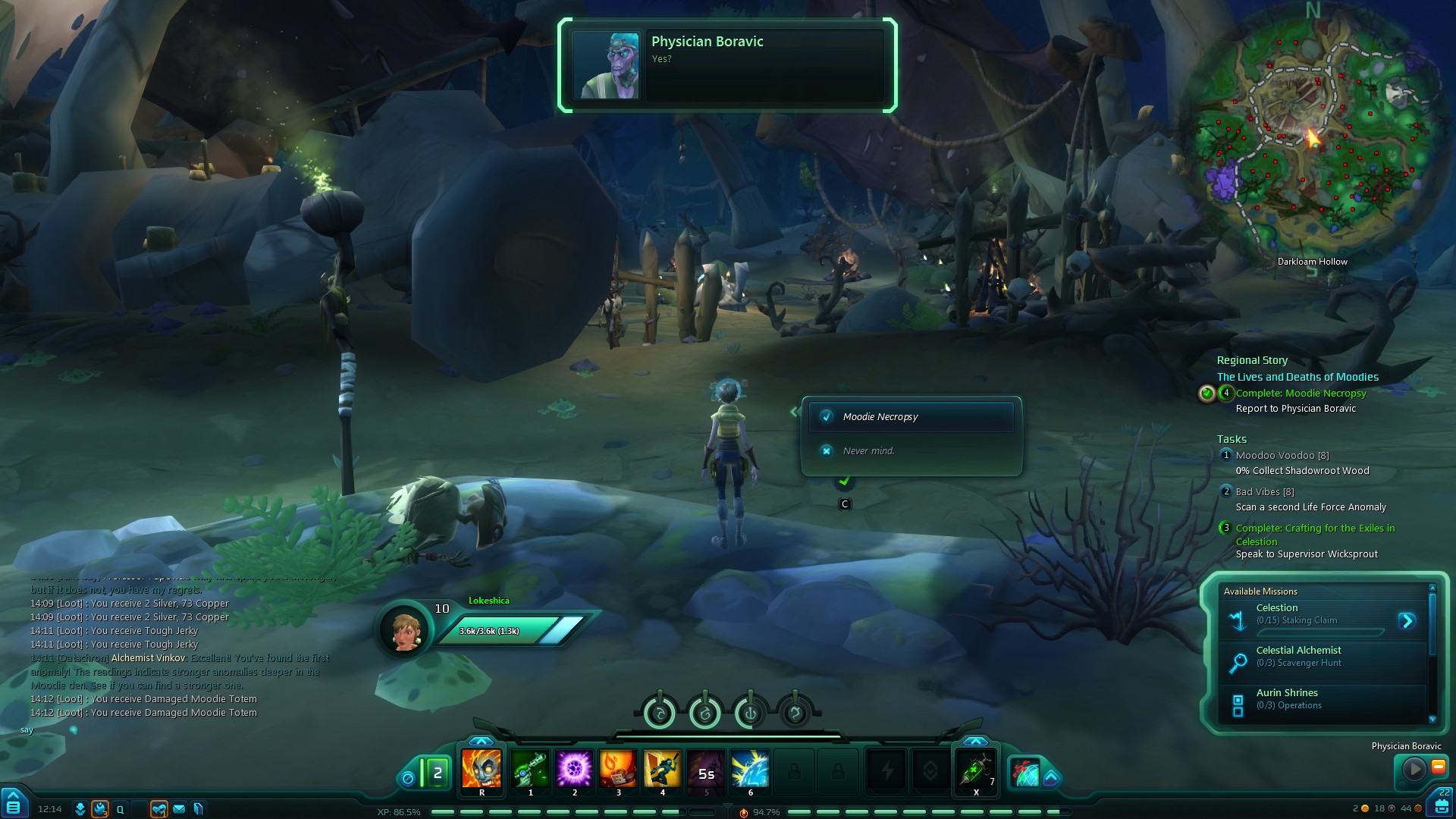Minimize the datachron with the orange button
Viewport: 1456px width, 819px height.
(1438, 767)
